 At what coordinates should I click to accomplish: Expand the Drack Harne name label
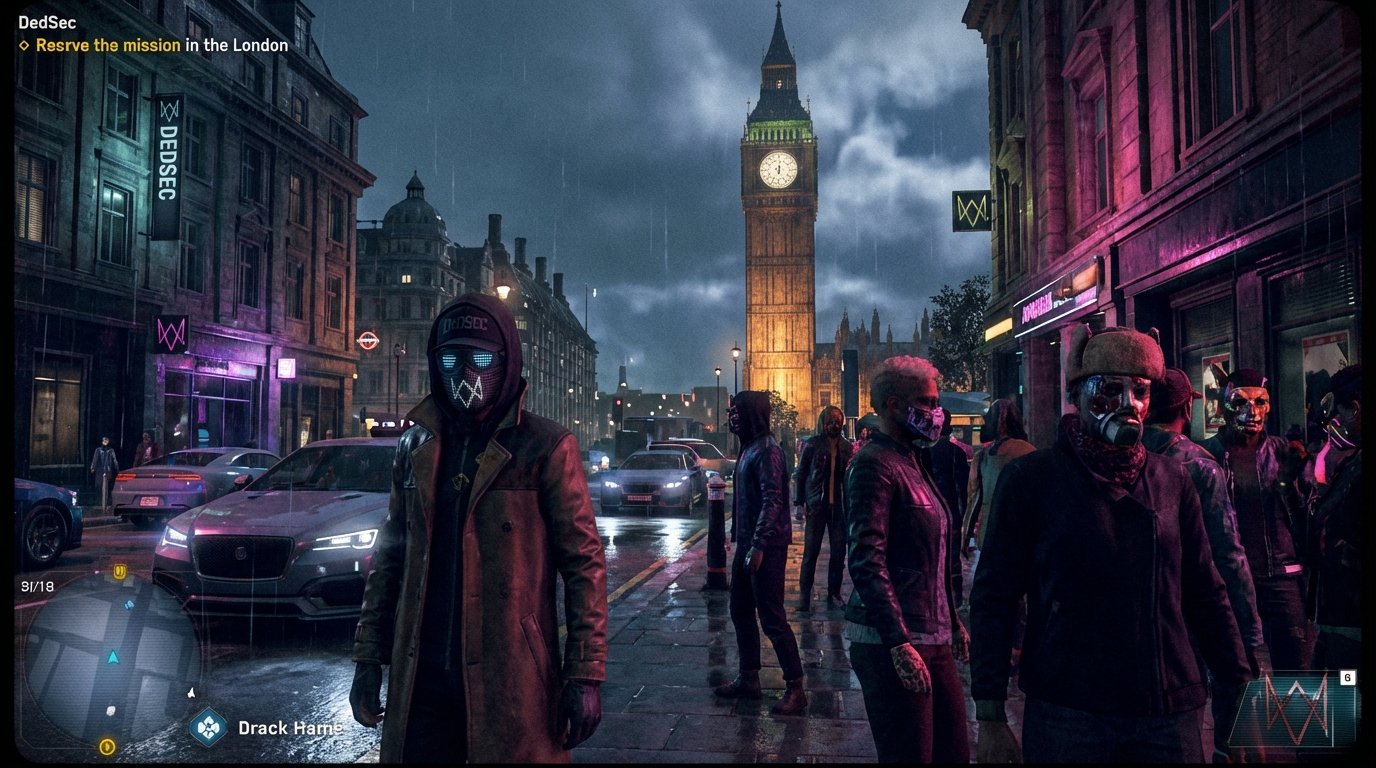click(290, 727)
